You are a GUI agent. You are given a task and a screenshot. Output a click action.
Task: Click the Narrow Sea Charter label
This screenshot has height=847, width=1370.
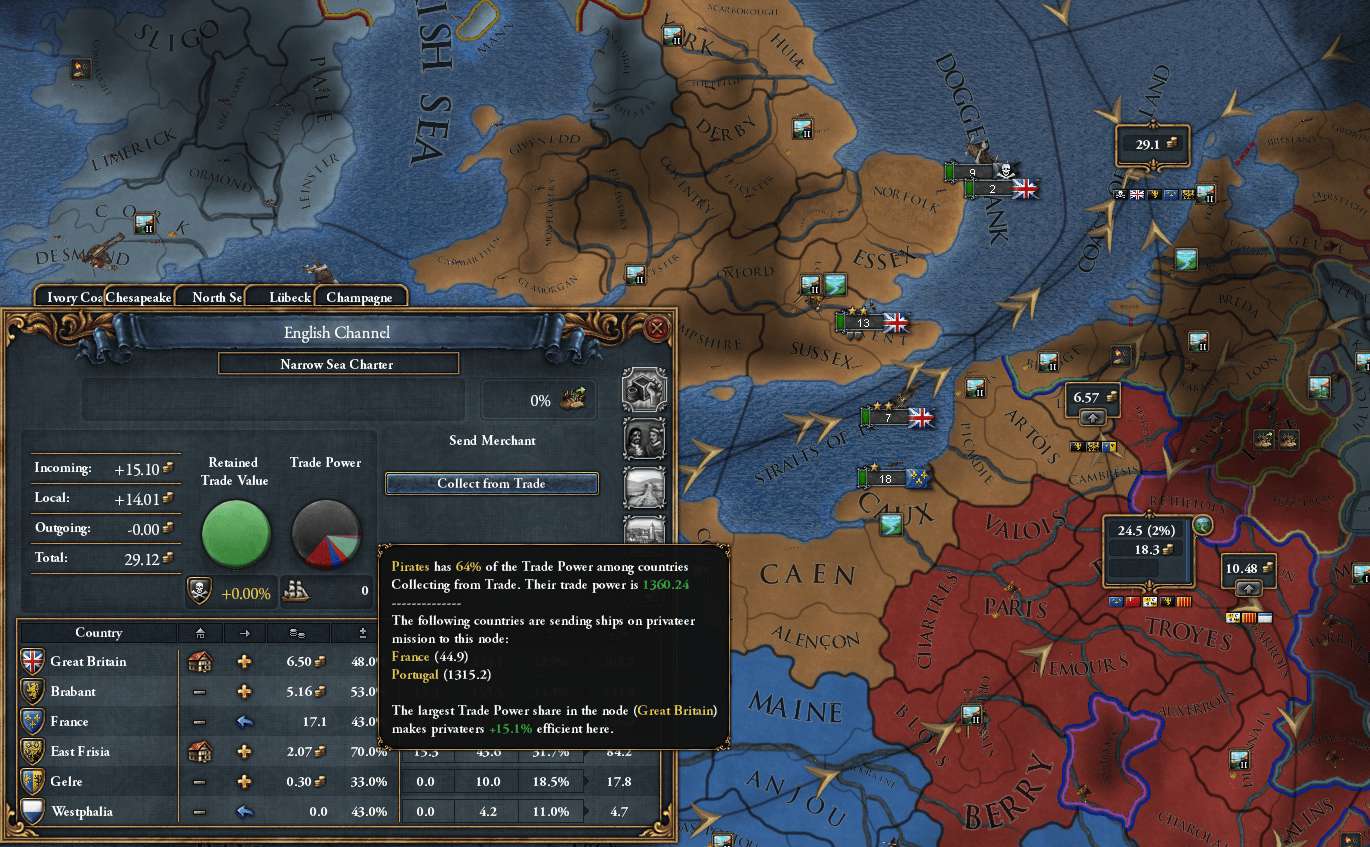337,364
